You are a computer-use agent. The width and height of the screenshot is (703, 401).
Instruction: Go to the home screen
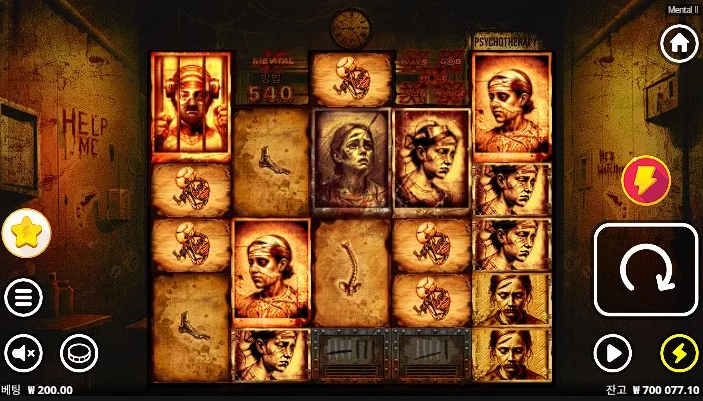click(678, 44)
